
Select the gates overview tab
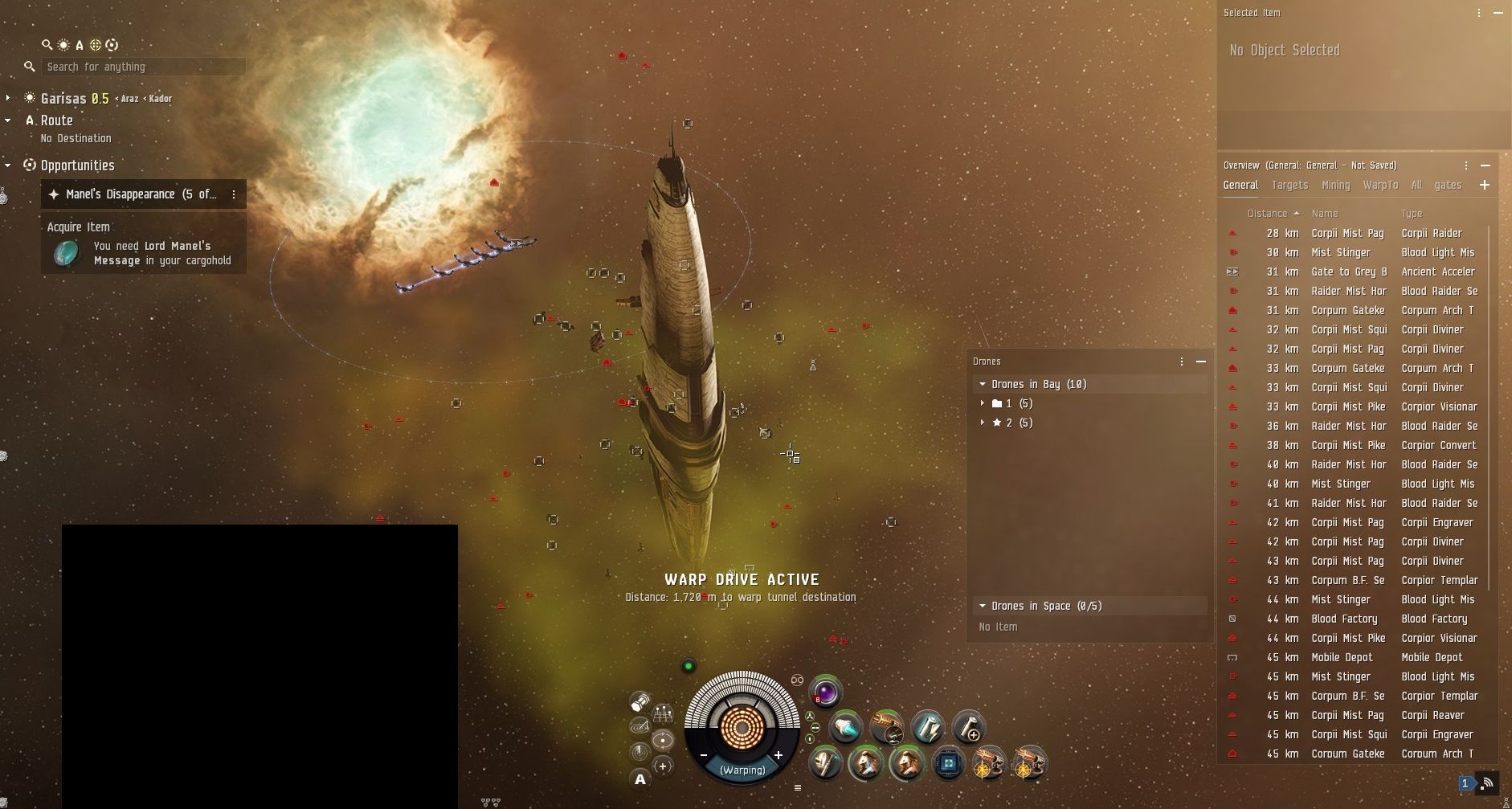tap(1448, 185)
